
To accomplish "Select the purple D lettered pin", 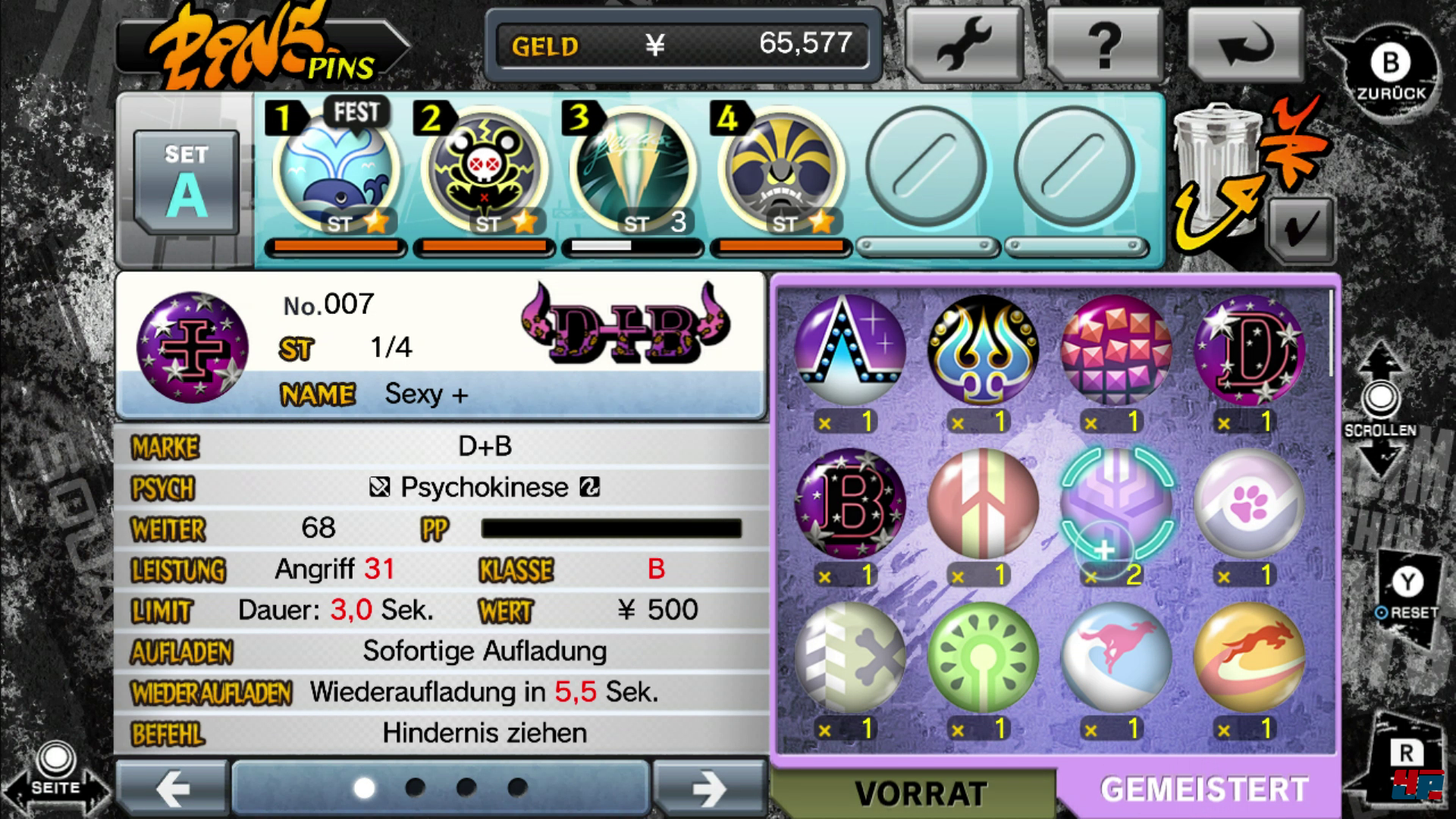I will [x=1249, y=349].
